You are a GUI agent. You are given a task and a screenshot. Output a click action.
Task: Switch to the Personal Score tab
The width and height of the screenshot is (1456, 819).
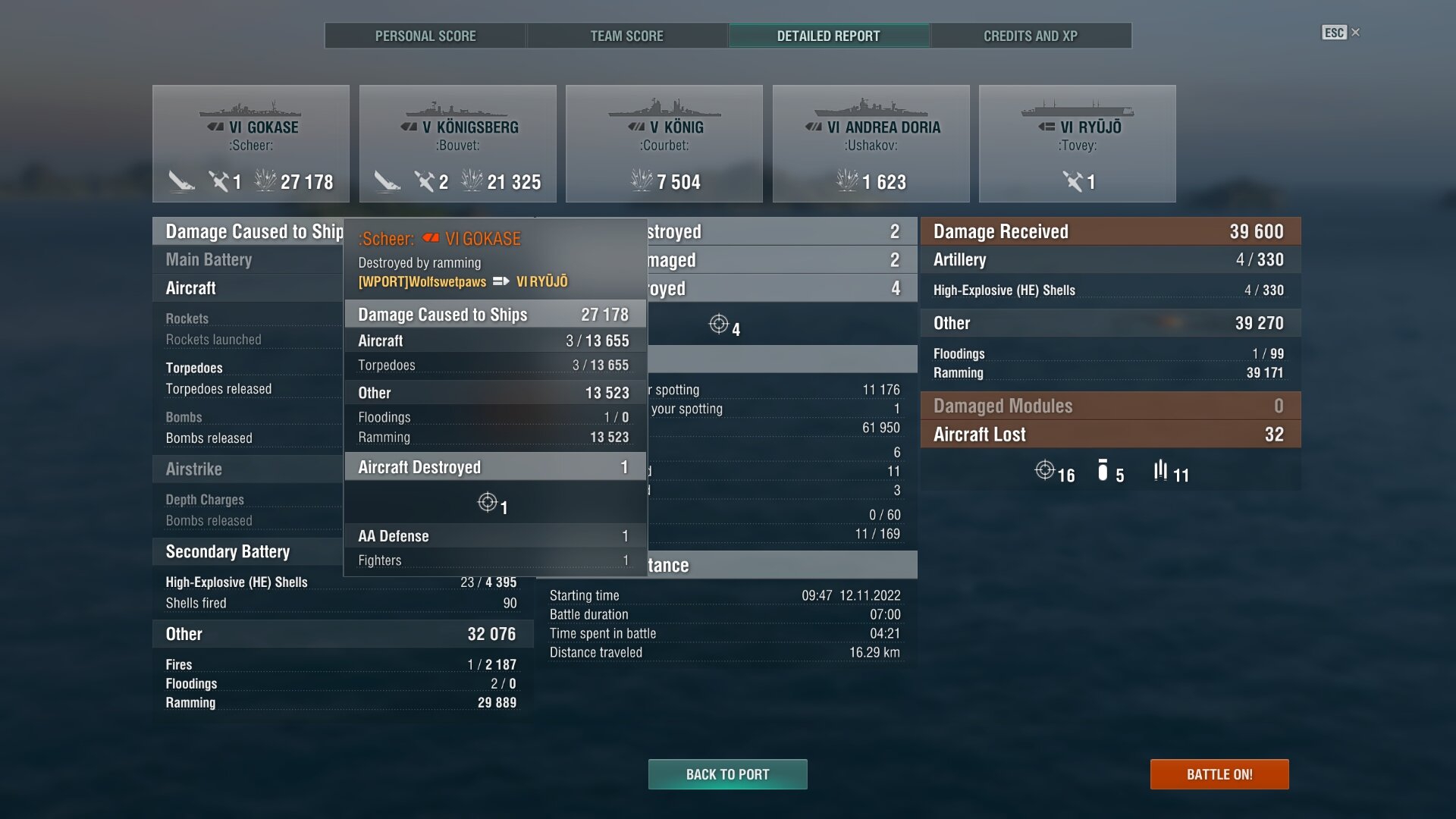(x=425, y=36)
